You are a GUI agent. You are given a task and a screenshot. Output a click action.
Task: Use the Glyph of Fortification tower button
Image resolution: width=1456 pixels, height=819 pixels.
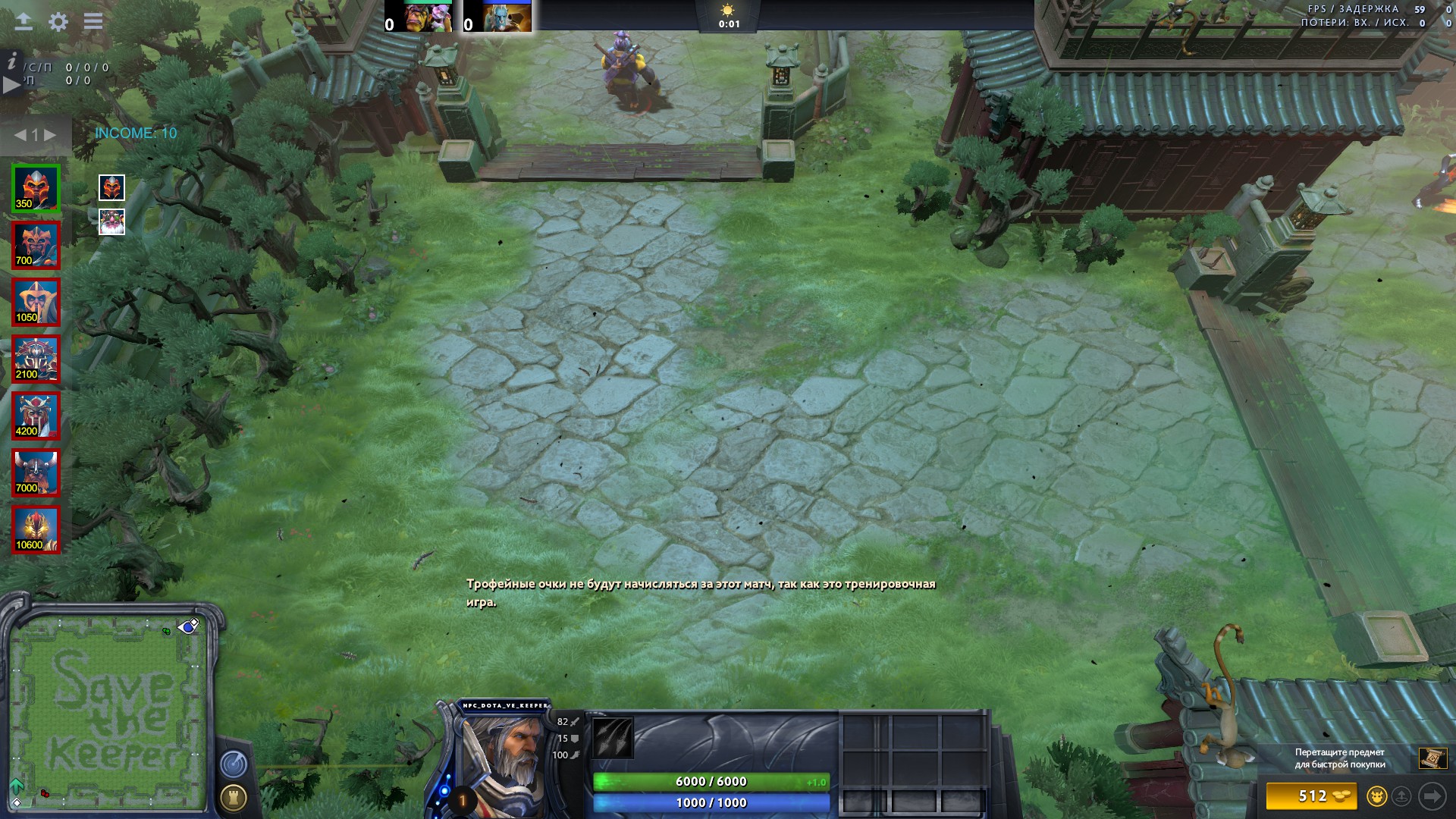tap(233, 798)
